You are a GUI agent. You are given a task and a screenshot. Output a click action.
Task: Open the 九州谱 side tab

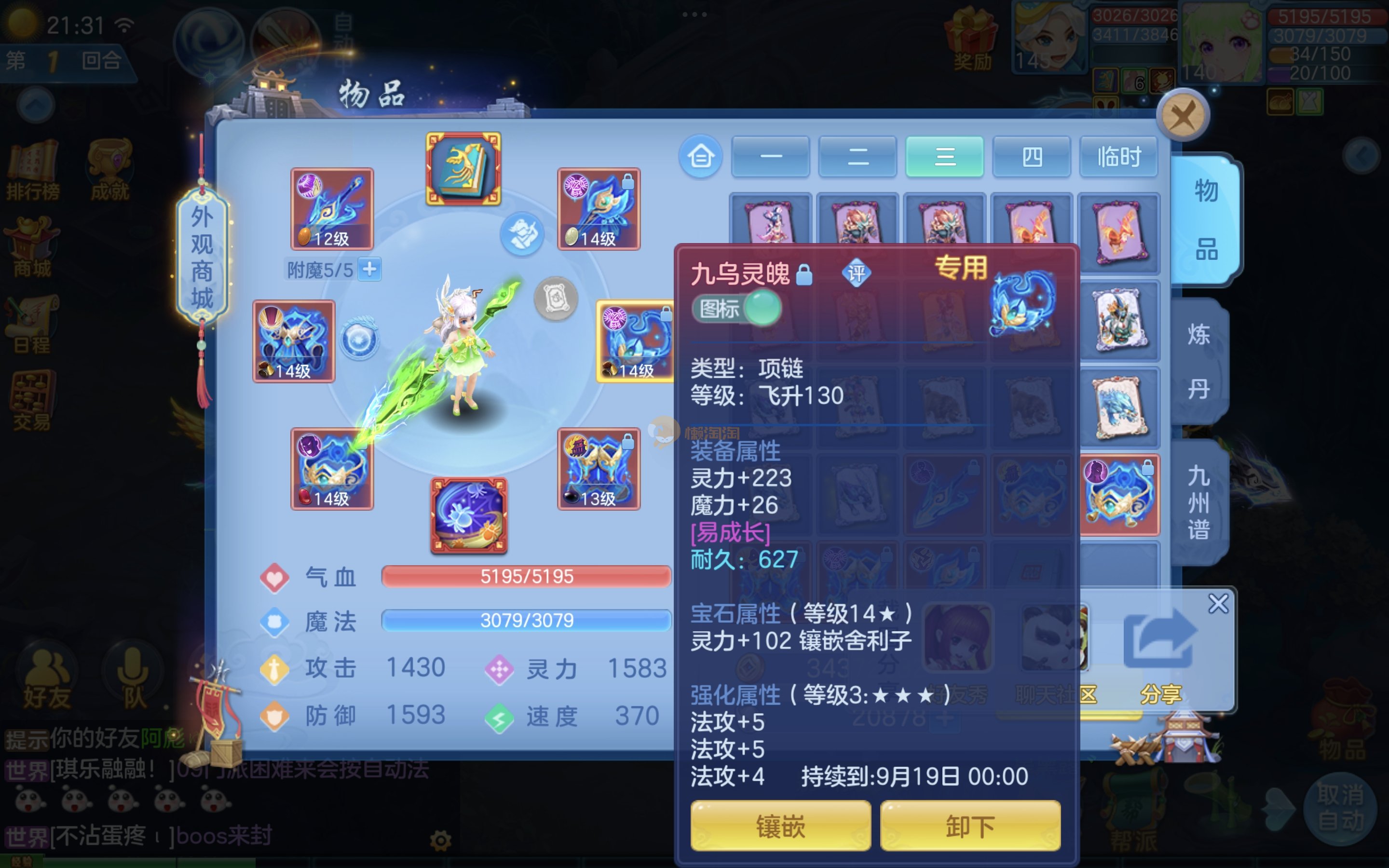1198,502
